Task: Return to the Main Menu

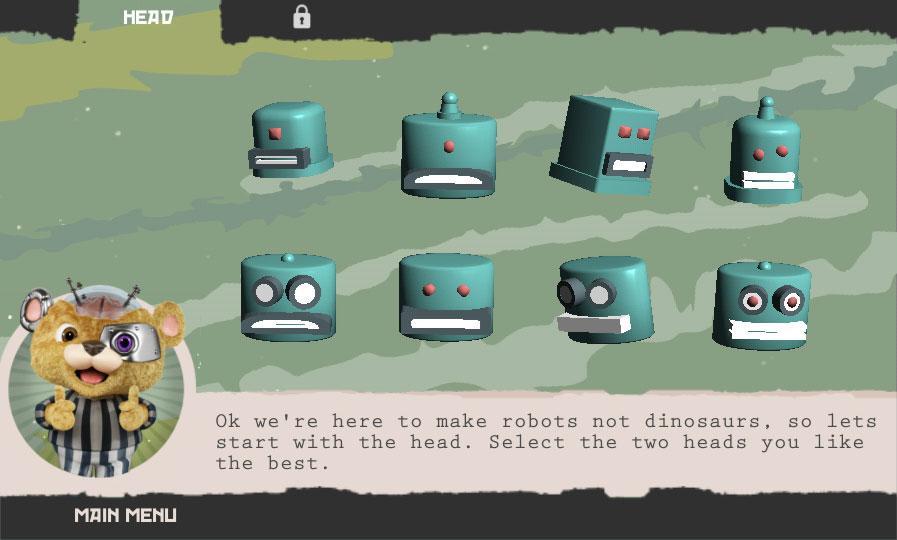Action: pos(126,516)
